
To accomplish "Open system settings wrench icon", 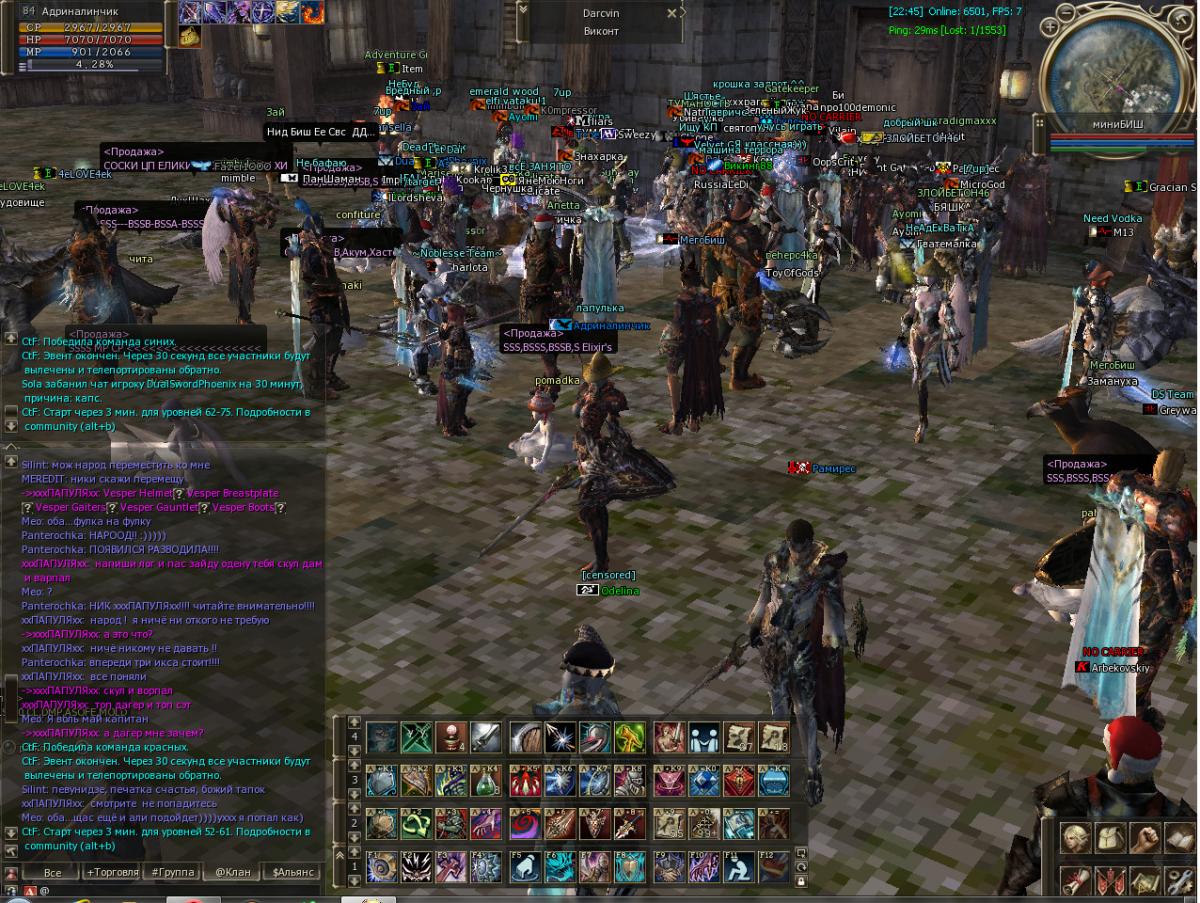I will [x=1178, y=881].
